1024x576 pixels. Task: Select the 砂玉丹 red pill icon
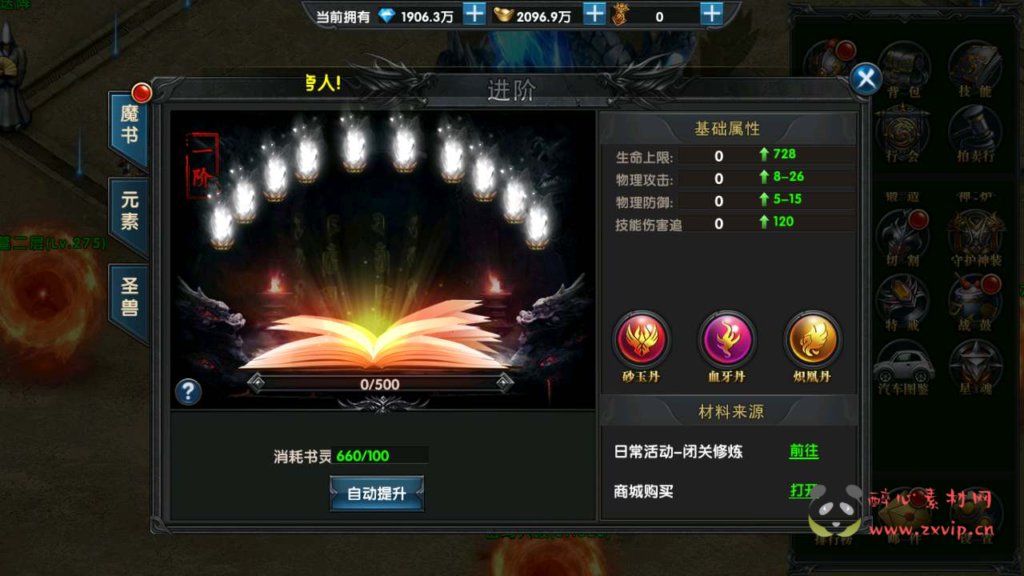641,339
